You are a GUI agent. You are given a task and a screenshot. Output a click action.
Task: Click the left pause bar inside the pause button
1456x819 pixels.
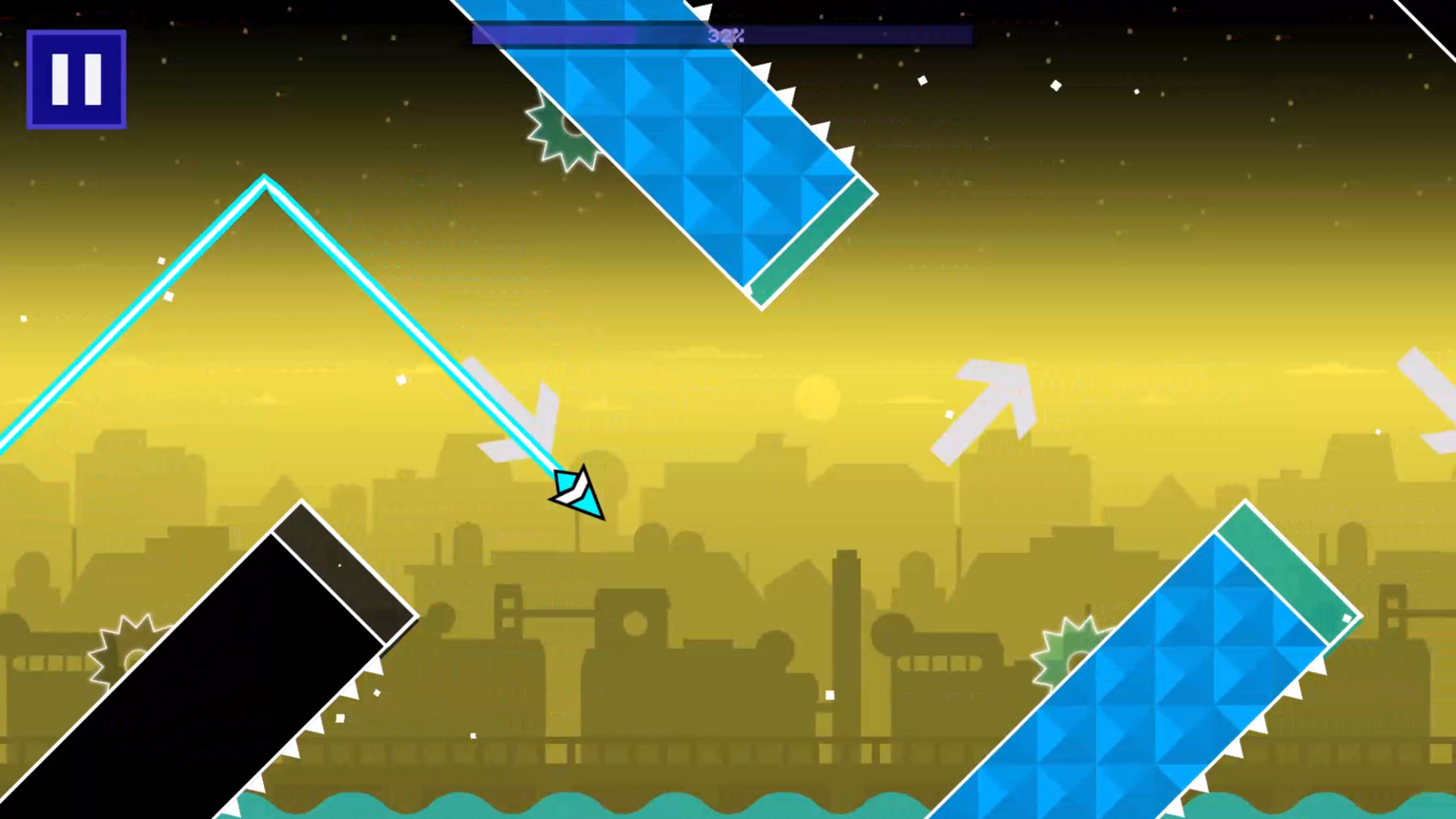[x=59, y=78]
